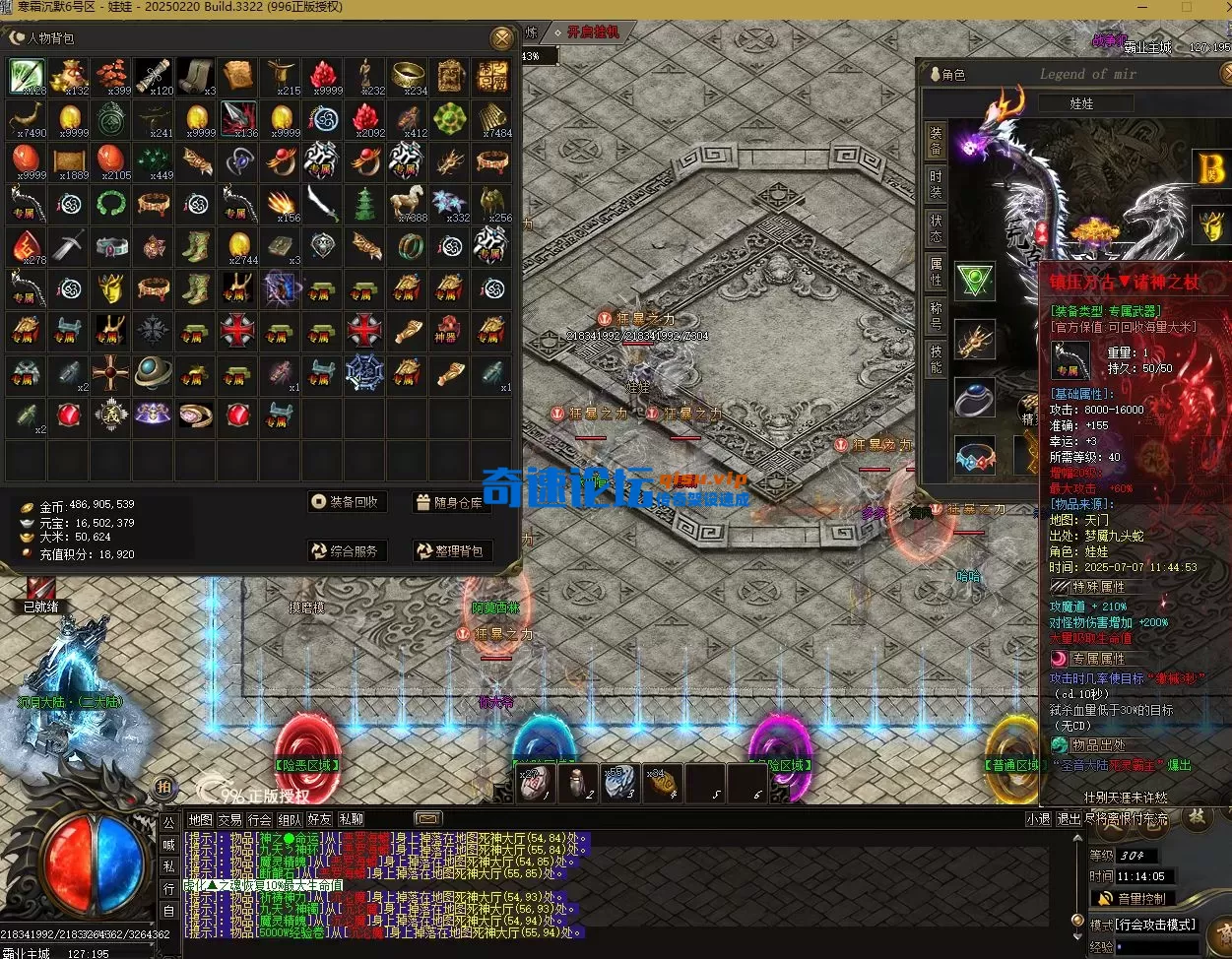The width and height of the screenshot is (1232, 959).
Task: Select the 私聊 private chat tab
Action: click(351, 819)
